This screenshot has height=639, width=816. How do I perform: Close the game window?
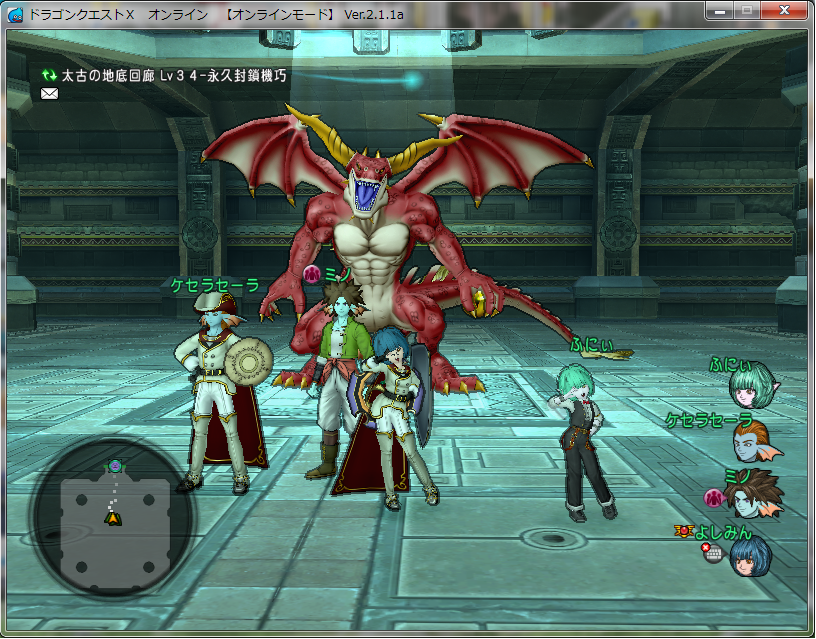click(x=783, y=11)
